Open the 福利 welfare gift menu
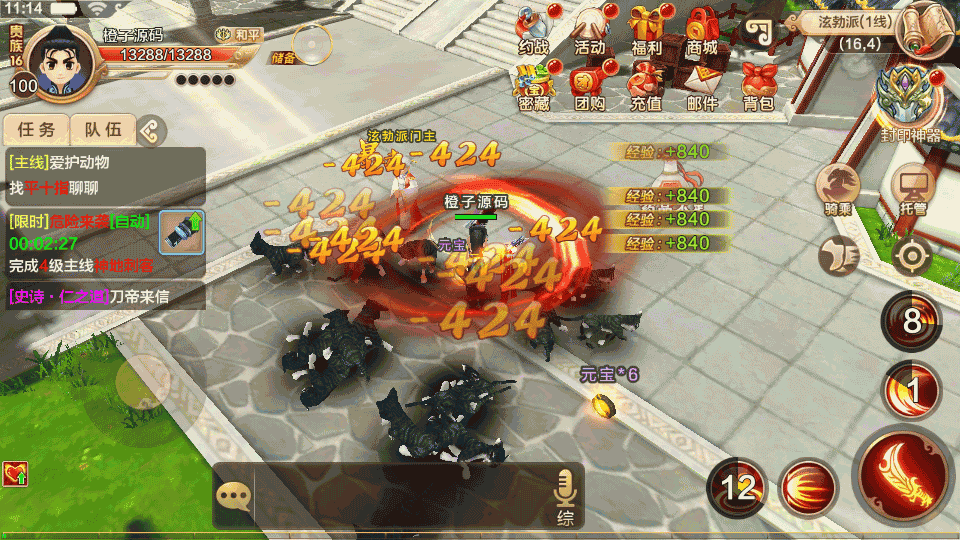Viewport: 960px width, 540px height. coord(646,30)
